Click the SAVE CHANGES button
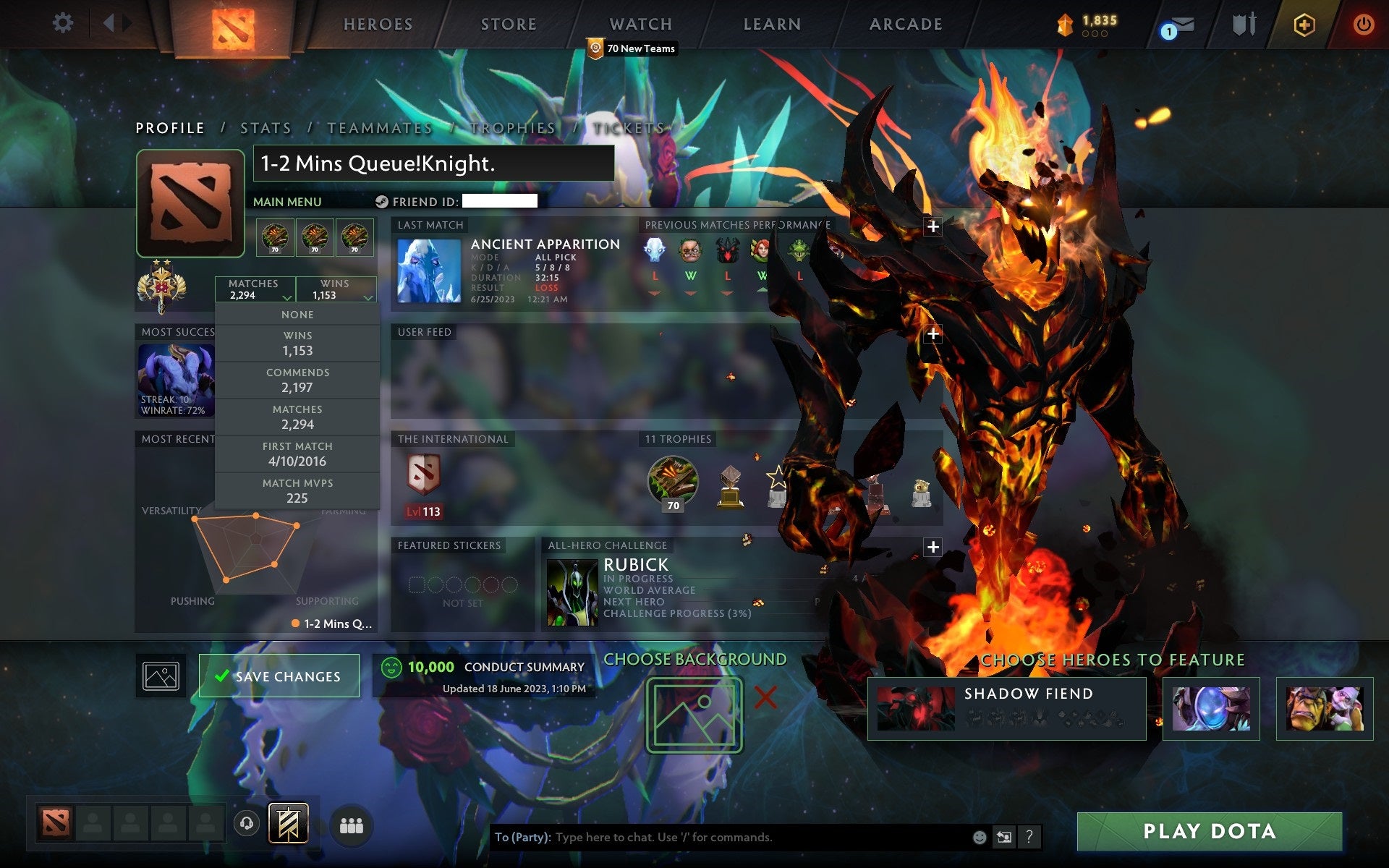This screenshot has height=868, width=1389. pos(279,676)
